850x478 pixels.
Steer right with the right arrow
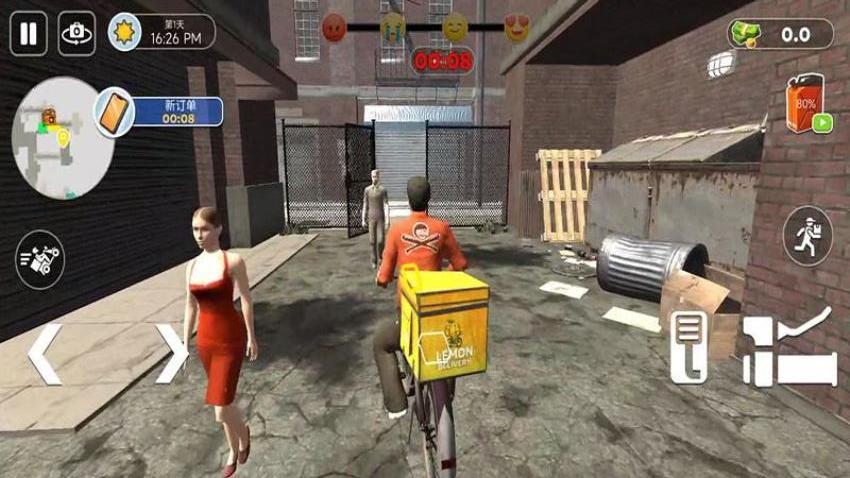tap(172, 354)
